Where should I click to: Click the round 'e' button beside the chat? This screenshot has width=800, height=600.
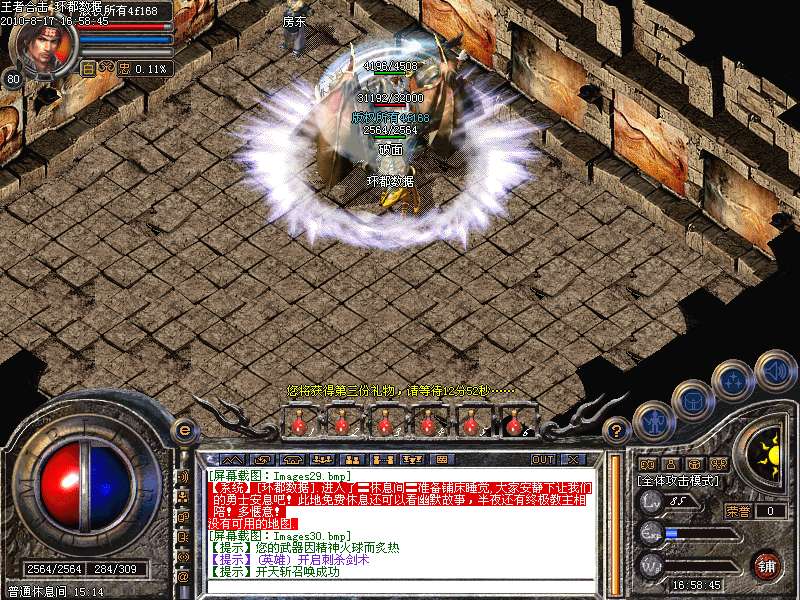point(184,430)
